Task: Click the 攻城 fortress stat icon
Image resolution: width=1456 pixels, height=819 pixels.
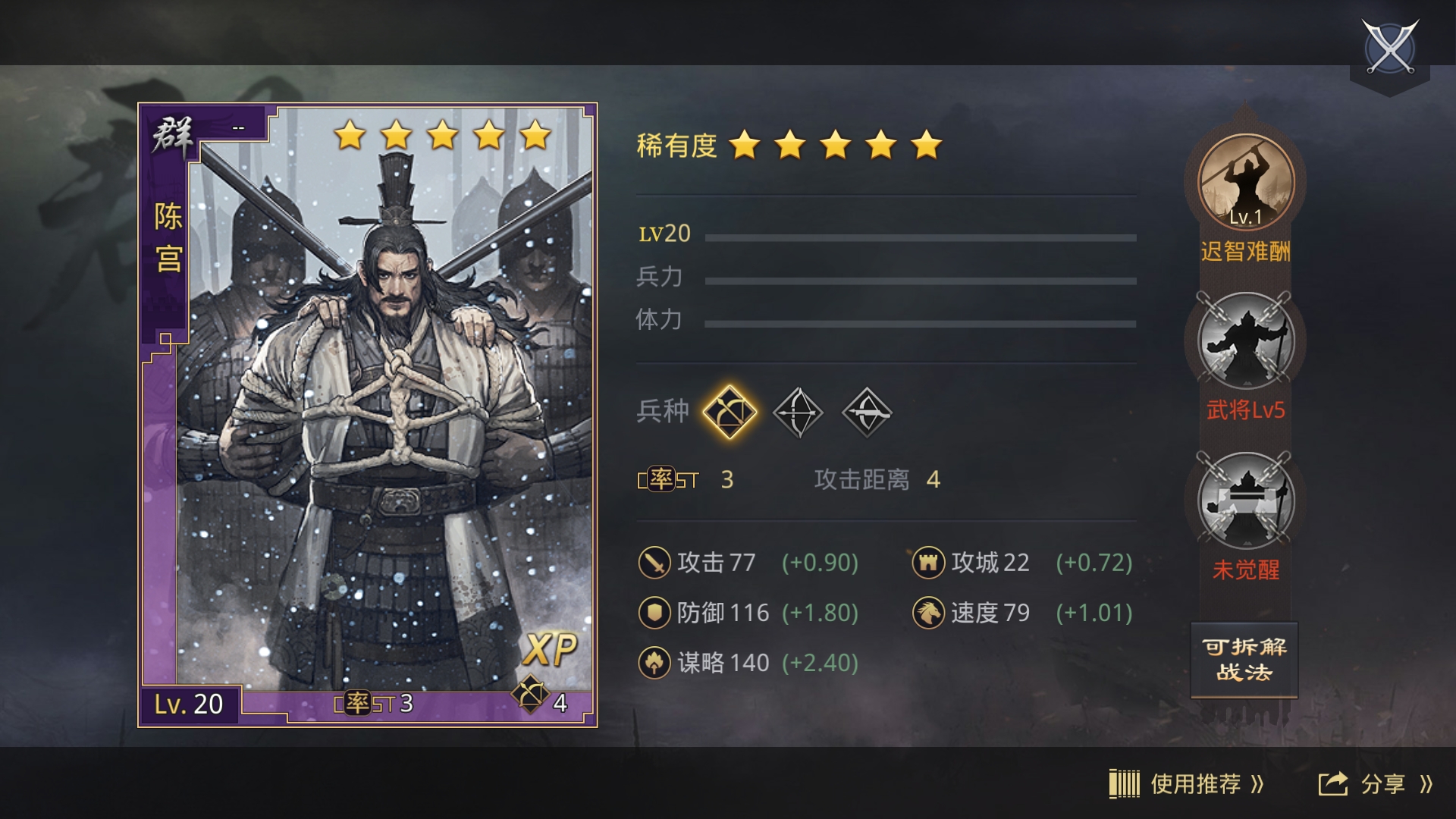Action: [929, 563]
